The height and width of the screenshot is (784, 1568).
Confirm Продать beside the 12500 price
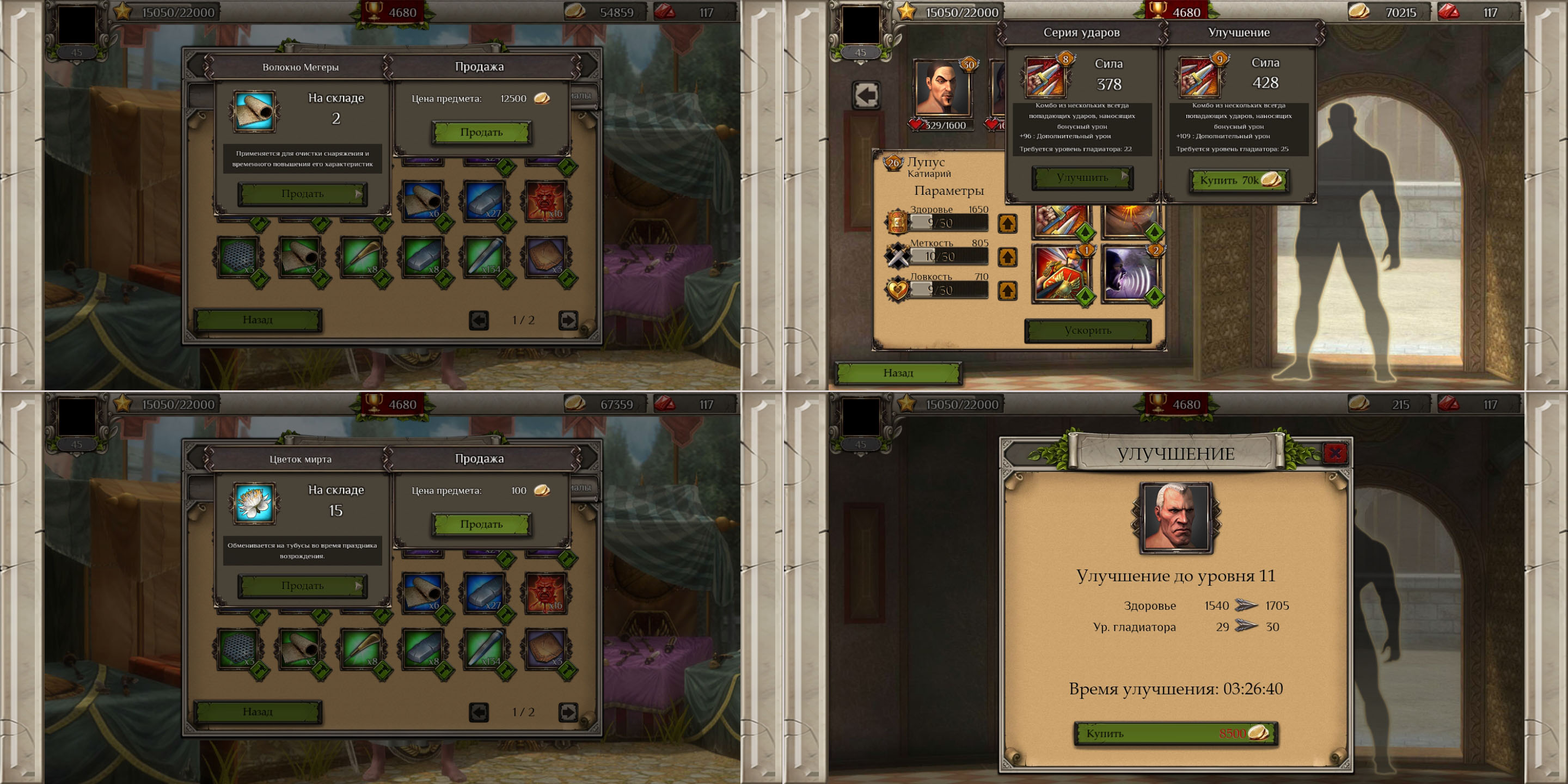pos(481,132)
